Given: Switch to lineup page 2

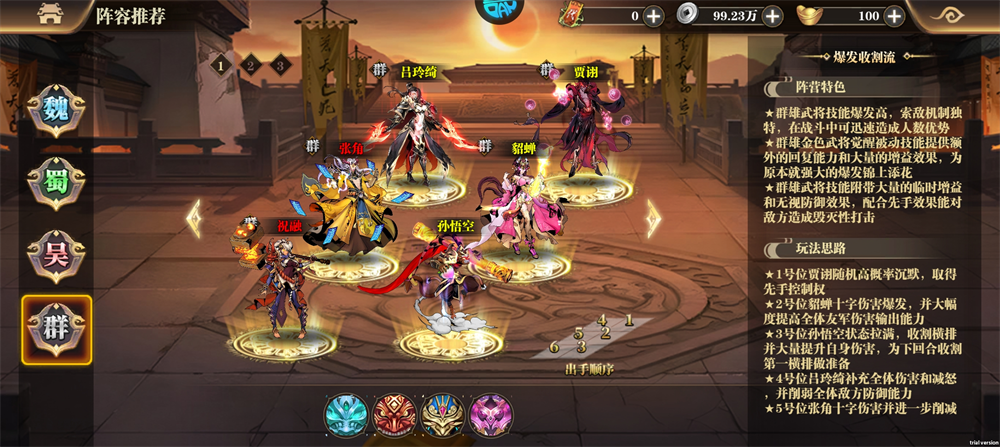Looking at the screenshot, I should (251, 65).
